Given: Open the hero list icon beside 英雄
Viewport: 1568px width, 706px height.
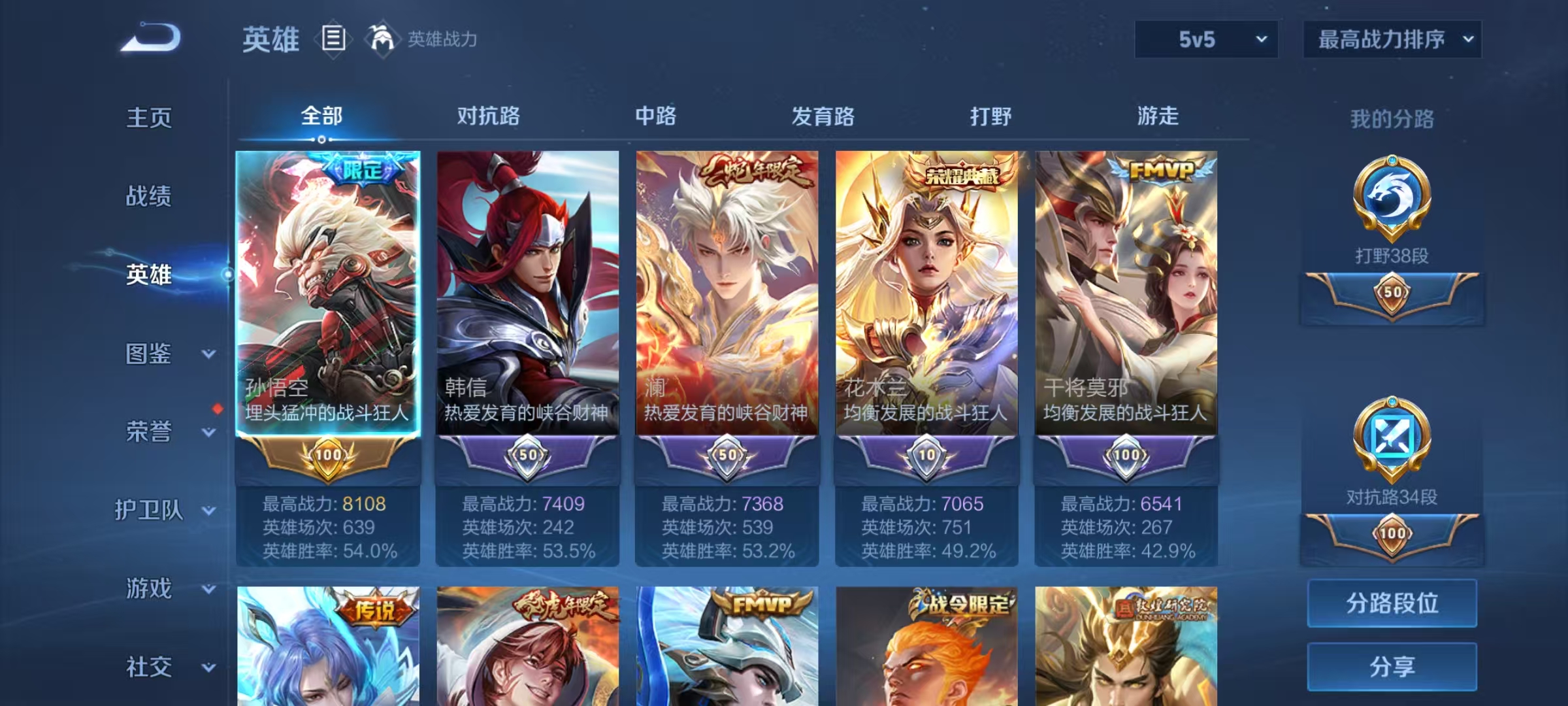Looking at the screenshot, I should tap(335, 38).
